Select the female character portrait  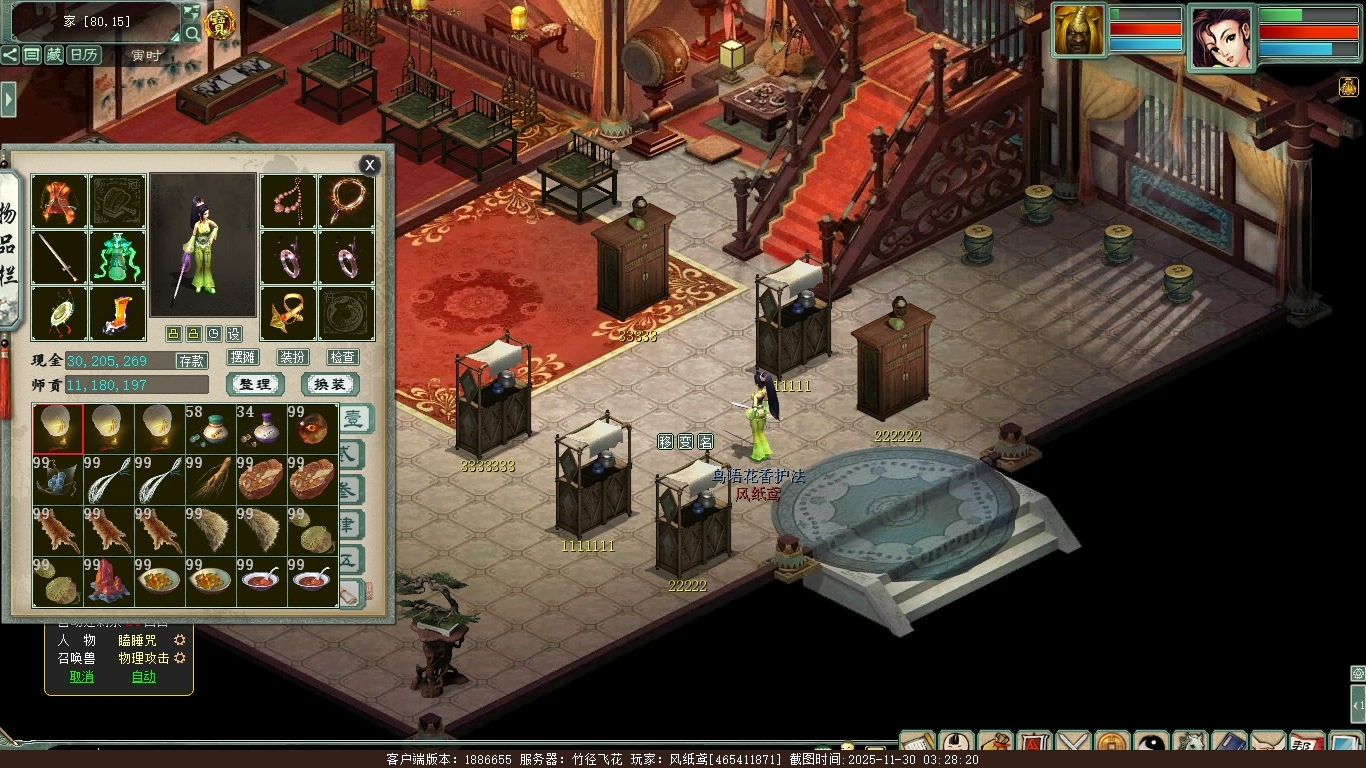pos(1220,37)
